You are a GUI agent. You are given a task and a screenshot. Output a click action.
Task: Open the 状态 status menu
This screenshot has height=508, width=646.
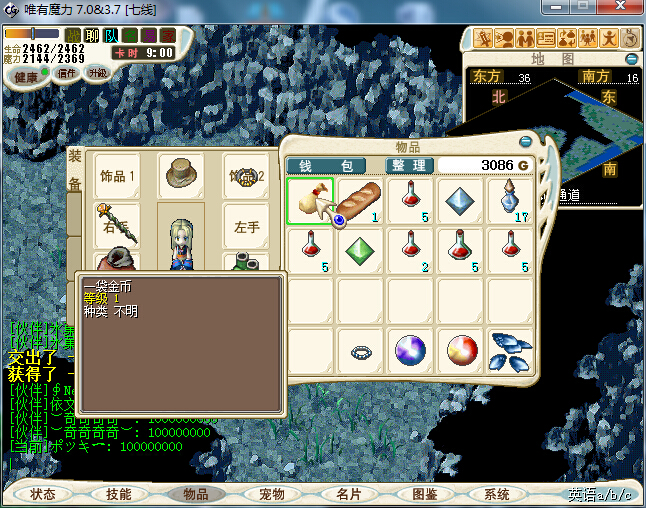point(43,494)
